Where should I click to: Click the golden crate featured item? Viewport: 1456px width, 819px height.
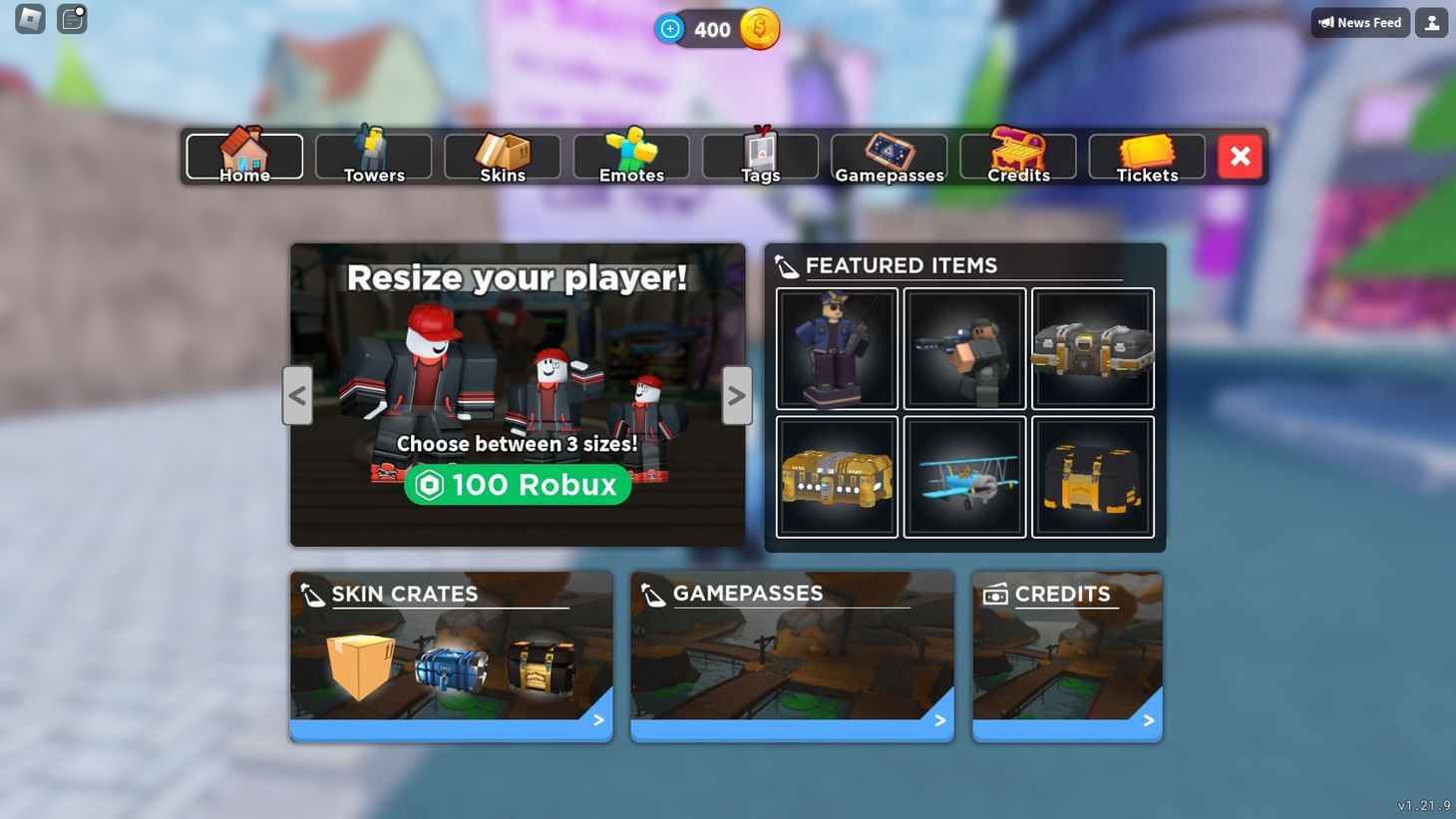click(x=837, y=476)
